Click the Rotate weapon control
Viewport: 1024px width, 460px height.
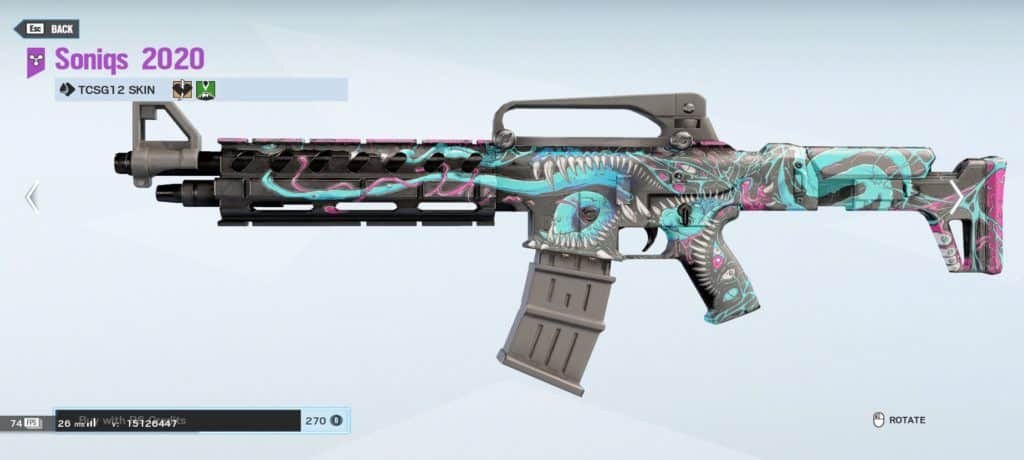click(898, 420)
